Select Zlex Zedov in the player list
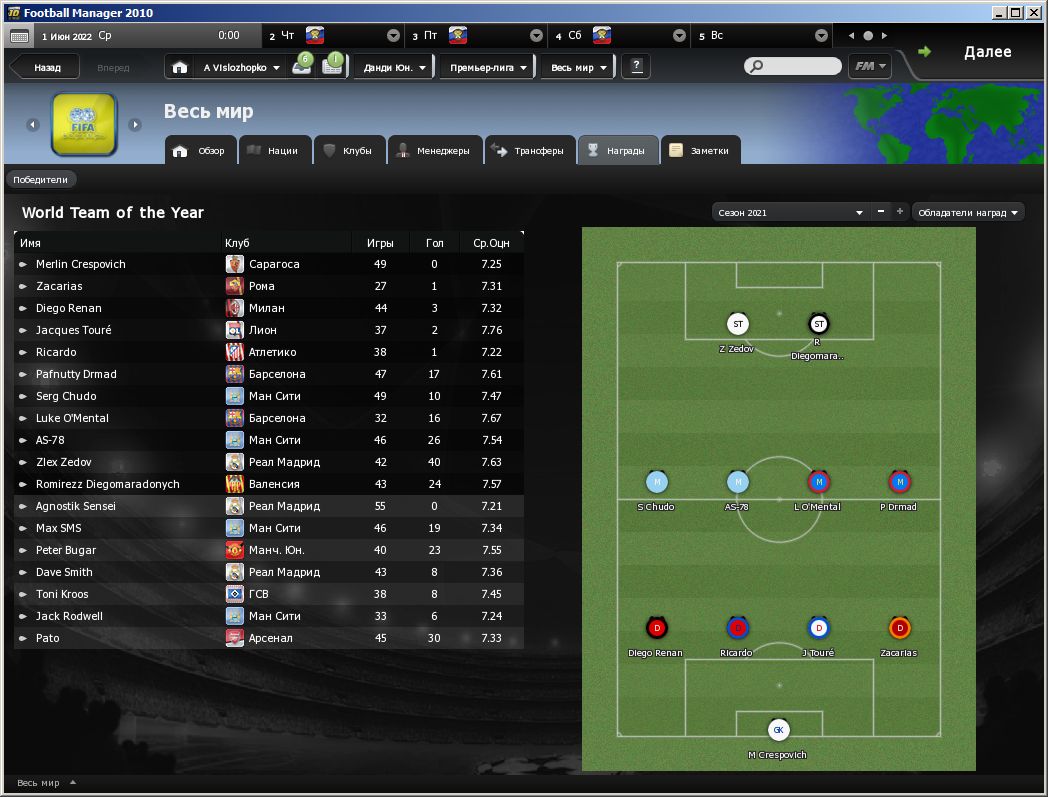This screenshot has width=1048, height=797. tap(64, 462)
